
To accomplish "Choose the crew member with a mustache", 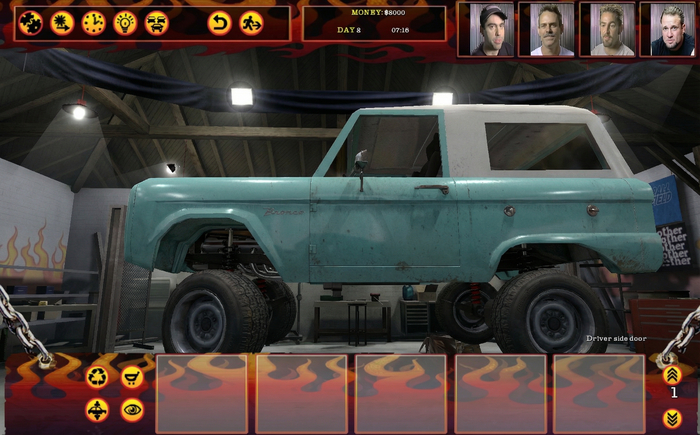I will coord(546,29).
